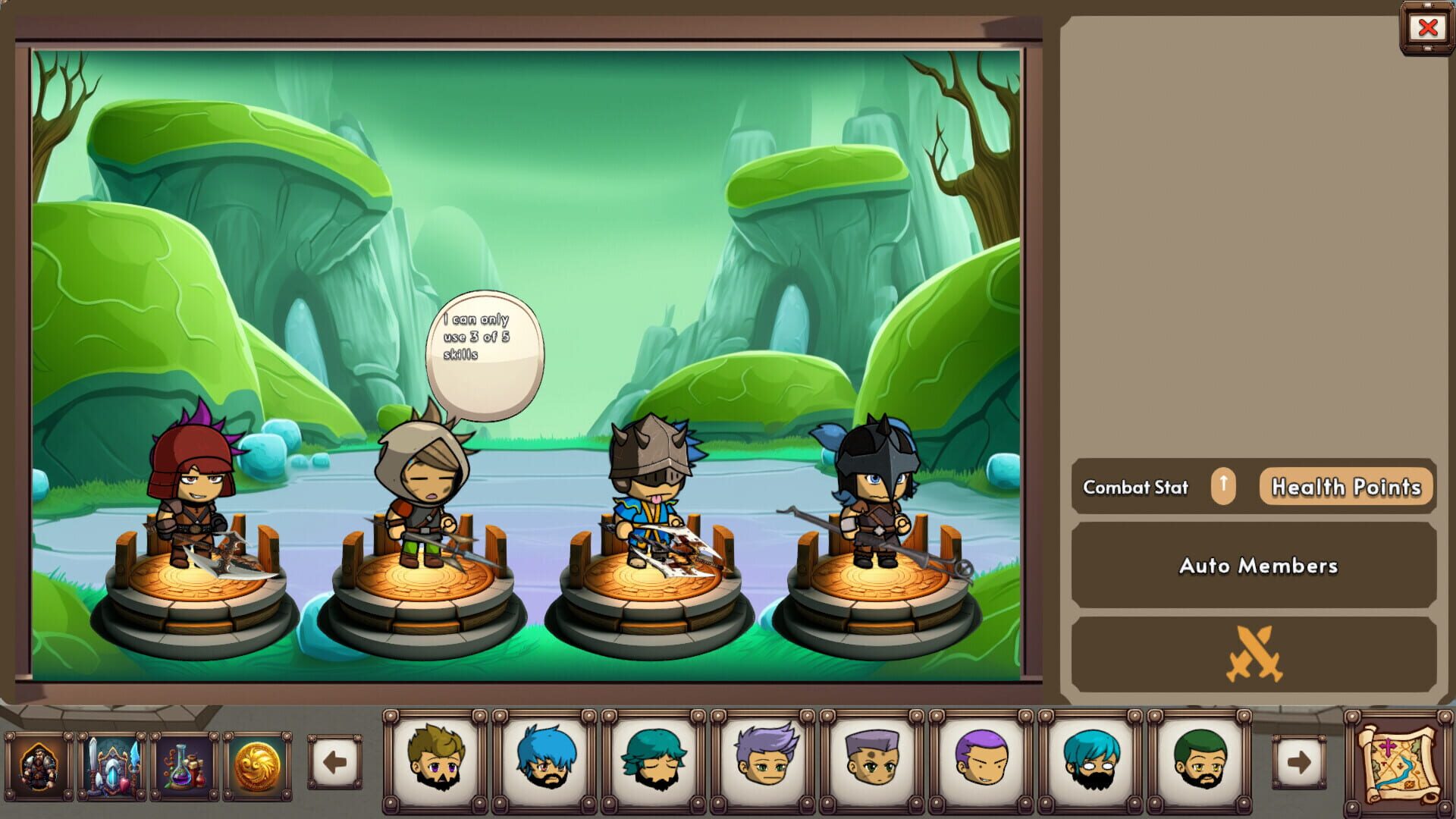Open the Health Points stat selector
This screenshot has width=1456, height=819.
[x=1346, y=488]
